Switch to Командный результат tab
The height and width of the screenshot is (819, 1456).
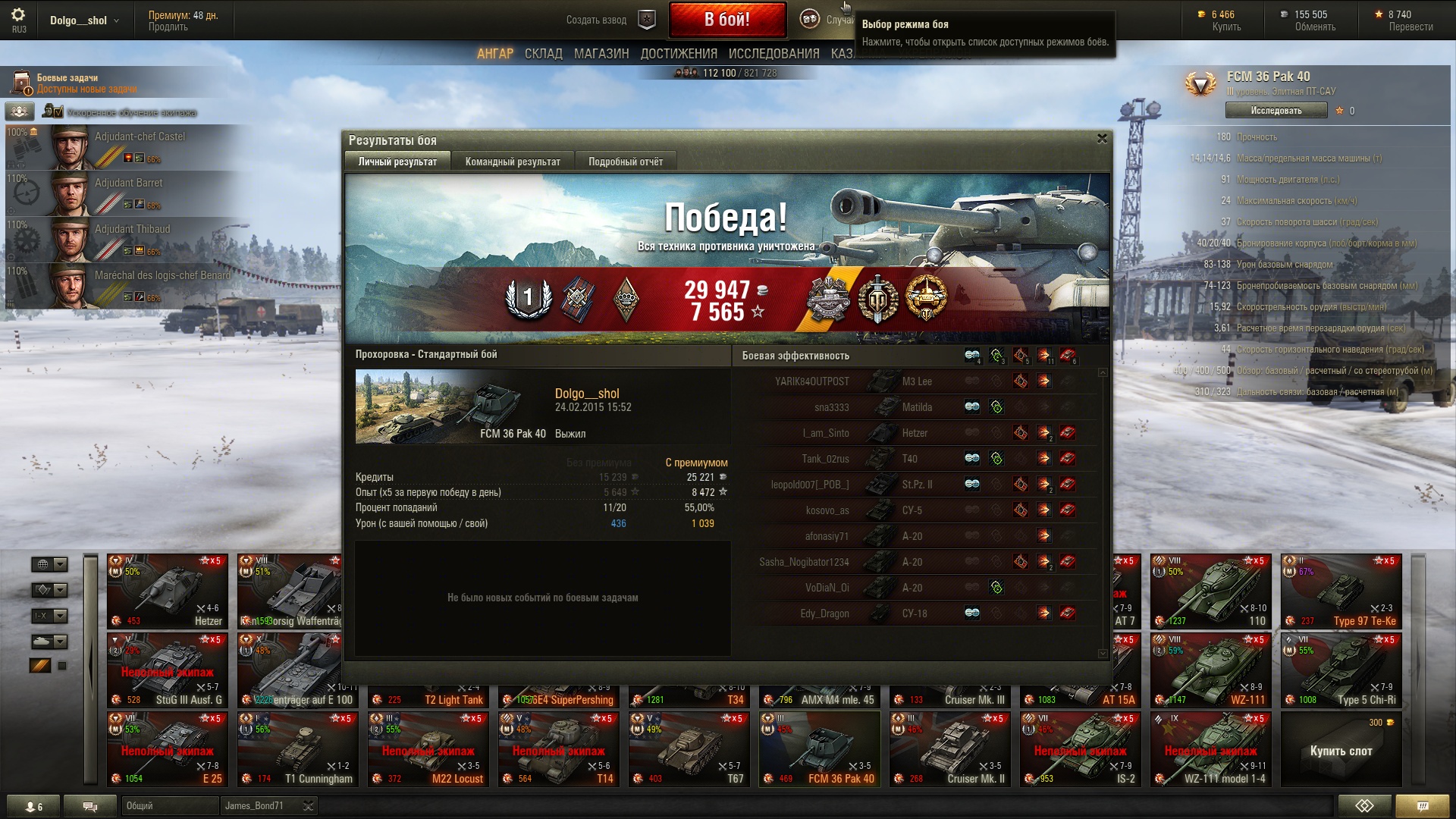coord(513,162)
